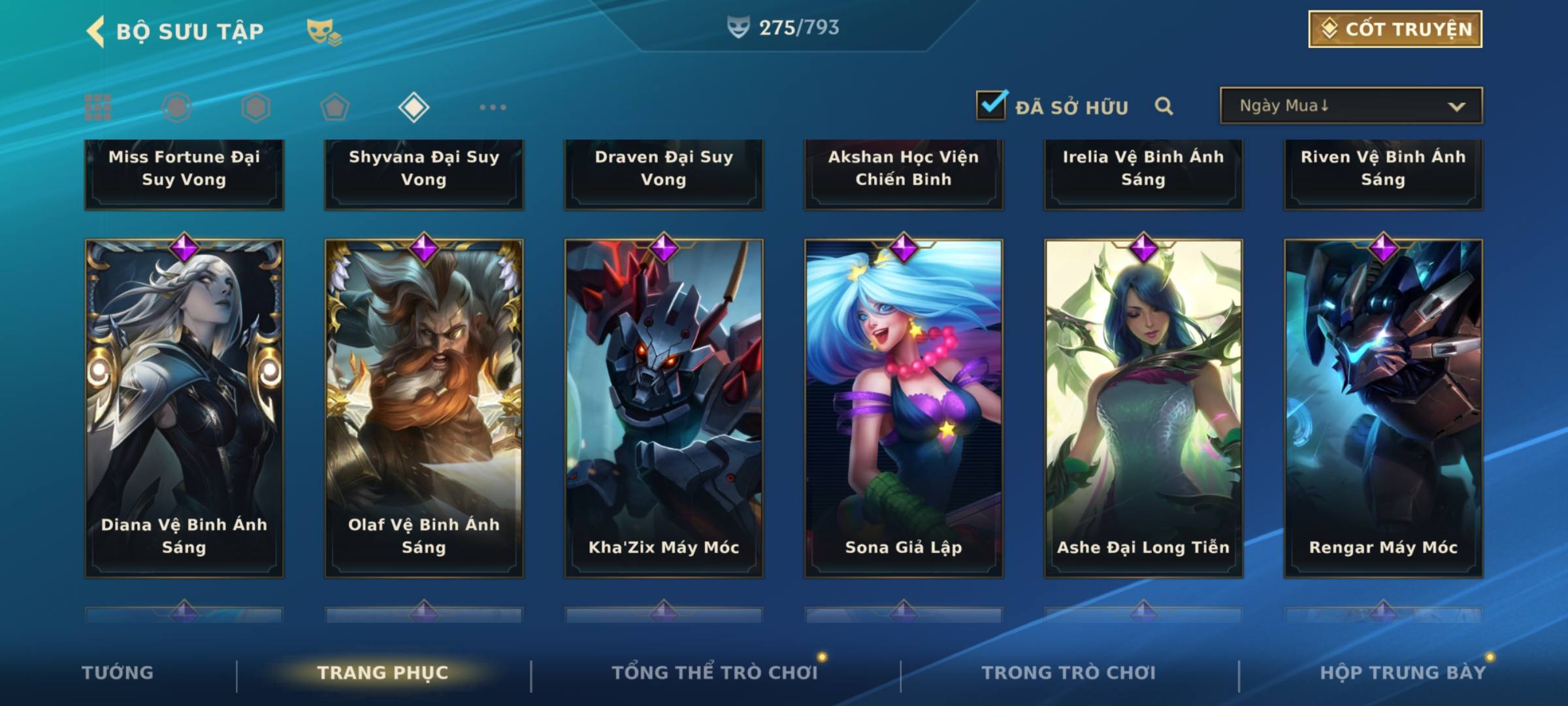The width and height of the screenshot is (1568, 706).
Task: Click the gold mask collection icon
Action: [x=323, y=31]
